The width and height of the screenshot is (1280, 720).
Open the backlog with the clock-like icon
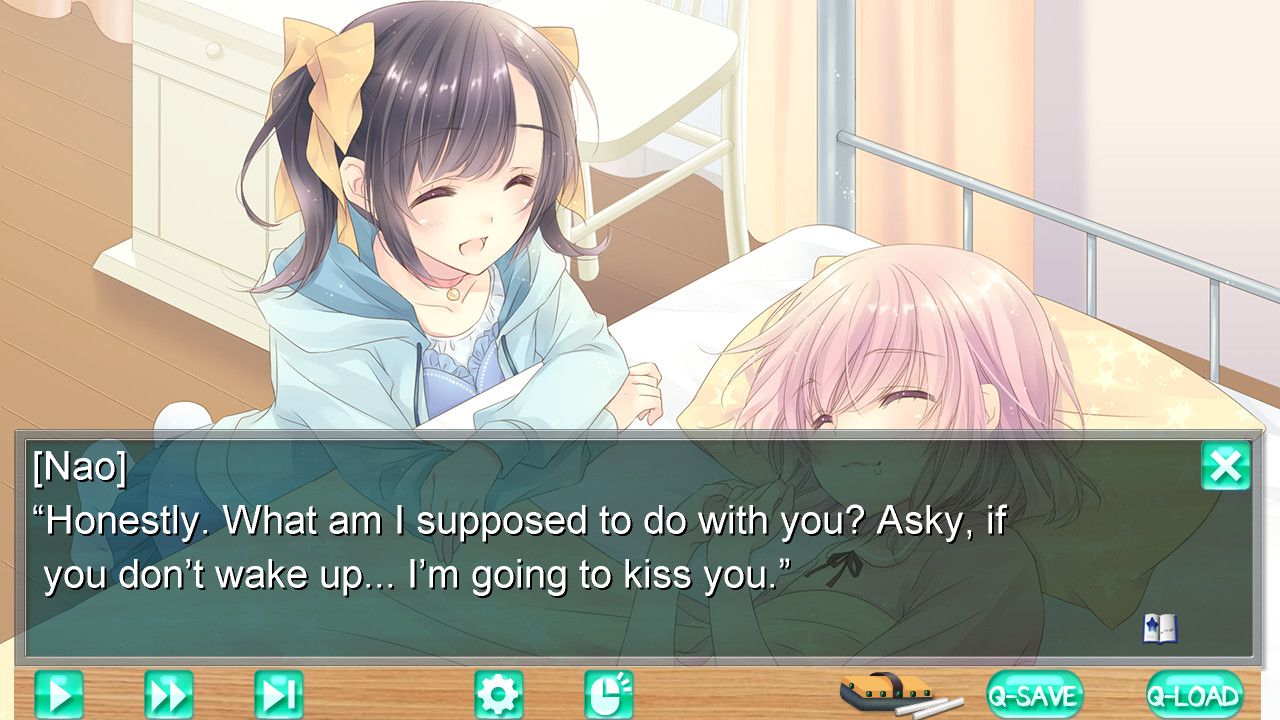click(609, 694)
